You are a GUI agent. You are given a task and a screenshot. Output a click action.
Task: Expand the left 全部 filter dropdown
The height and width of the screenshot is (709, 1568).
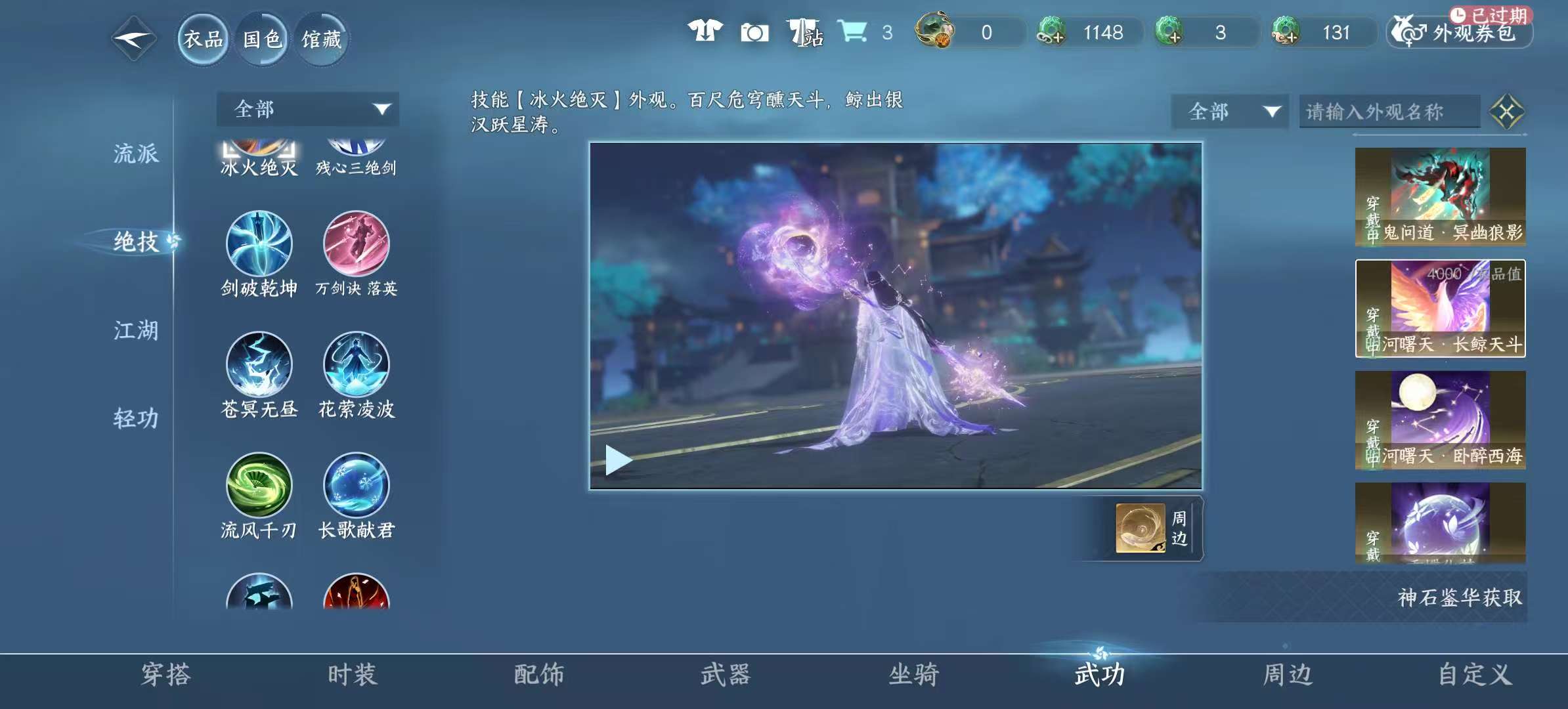(309, 109)
